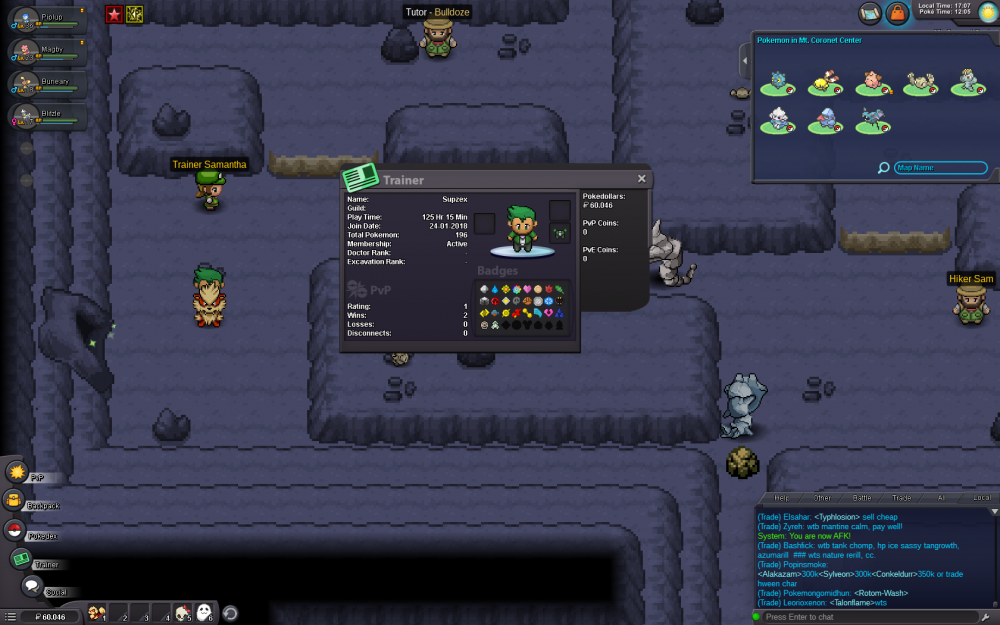Select the Arcanine hotbar slot
1000x625 pixels.
click(x=96, y=613)
